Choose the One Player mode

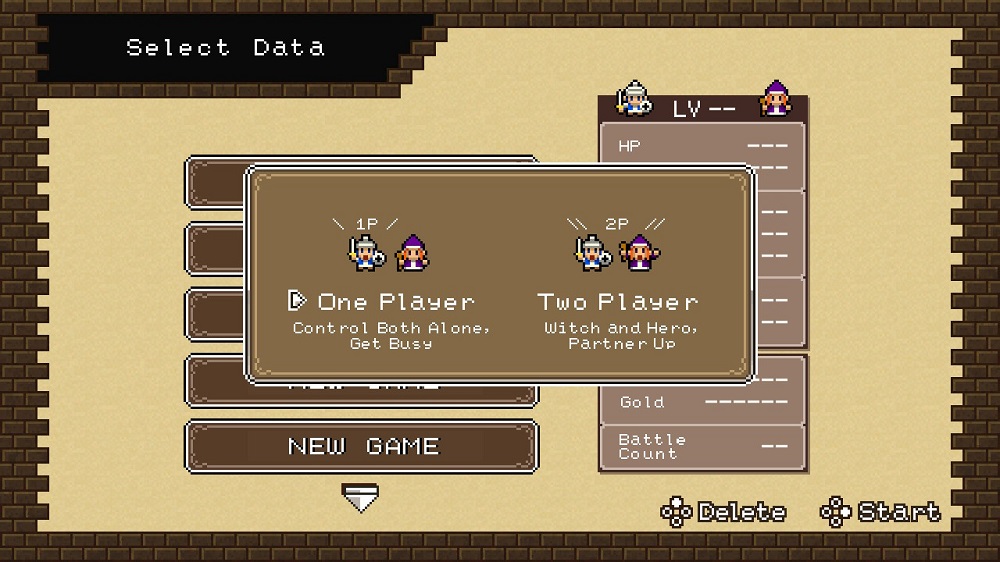(x=394, y=302)
